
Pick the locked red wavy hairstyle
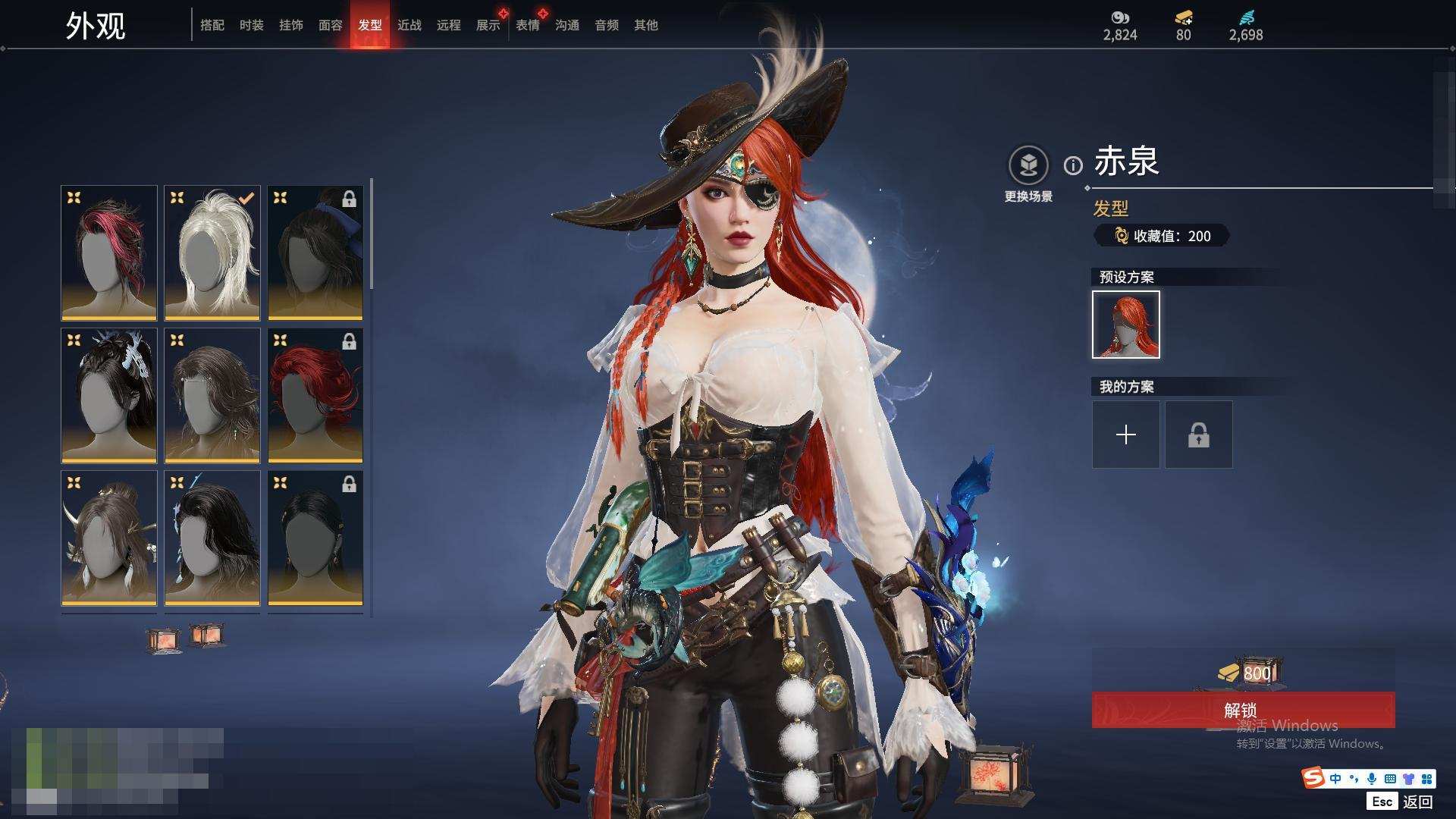pyautogui.click(x=315, y=395)
